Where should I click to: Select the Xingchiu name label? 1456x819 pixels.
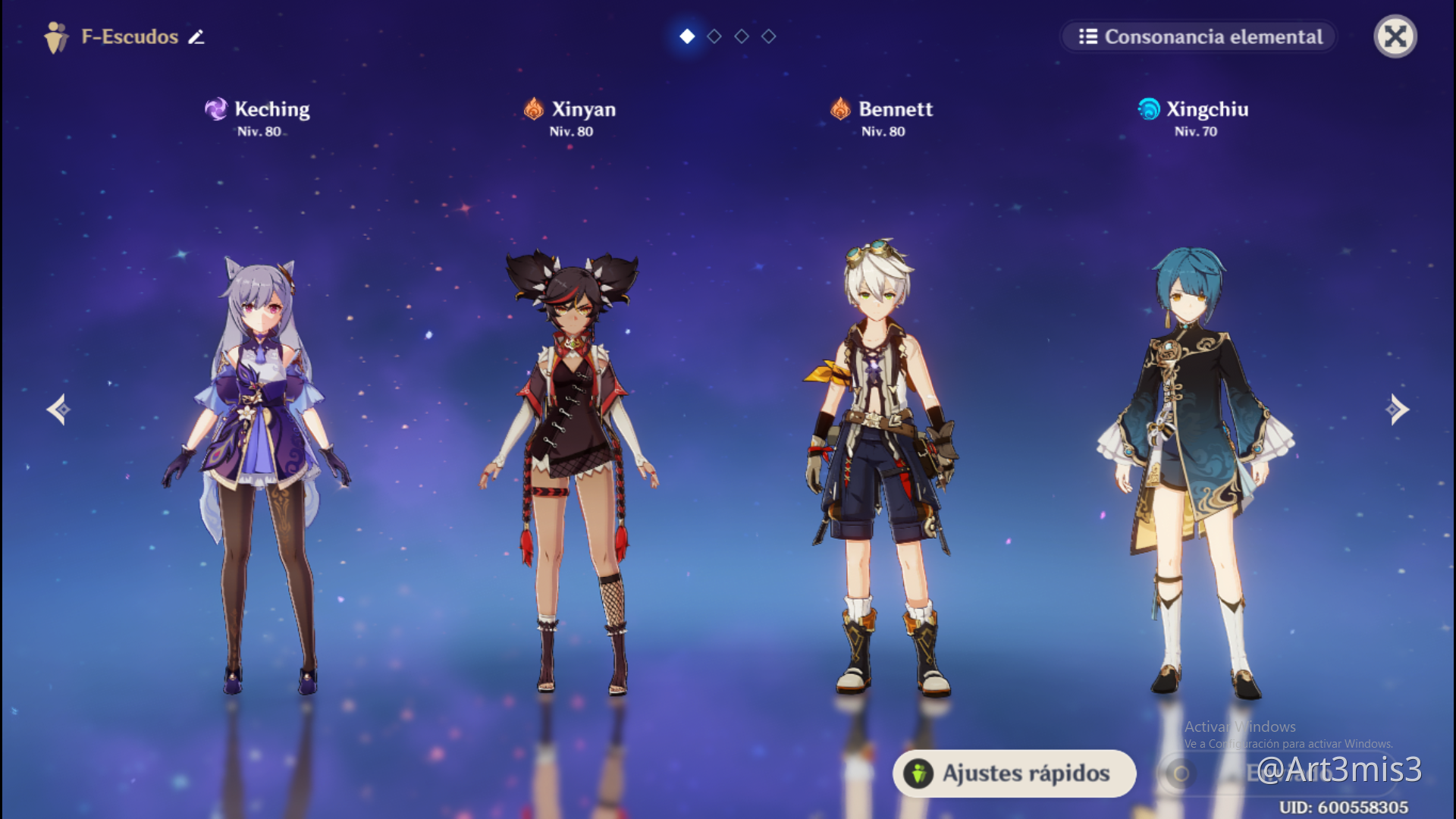(x=1207, y=108)
